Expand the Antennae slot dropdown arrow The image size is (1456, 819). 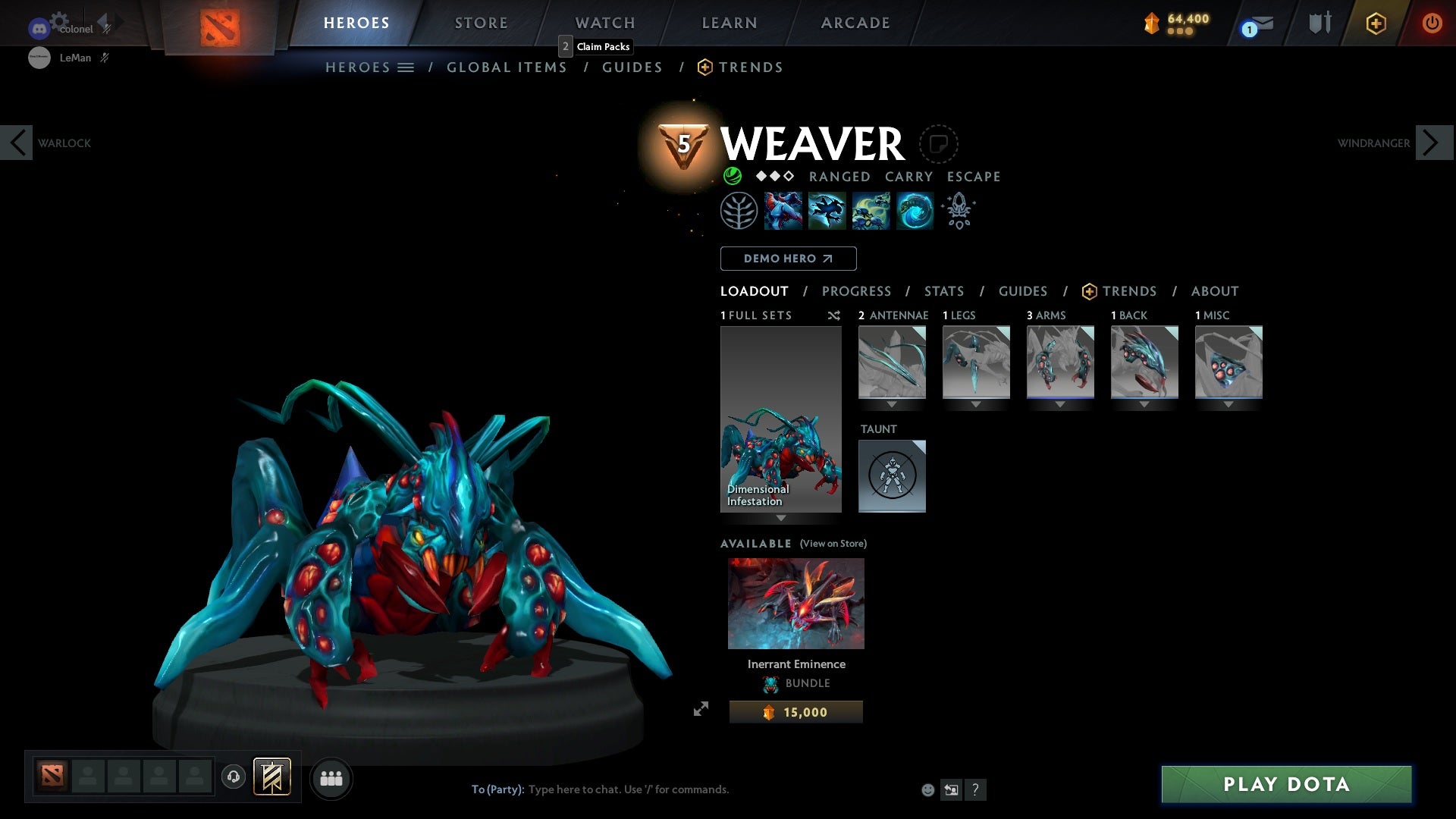tap(892, 403)
